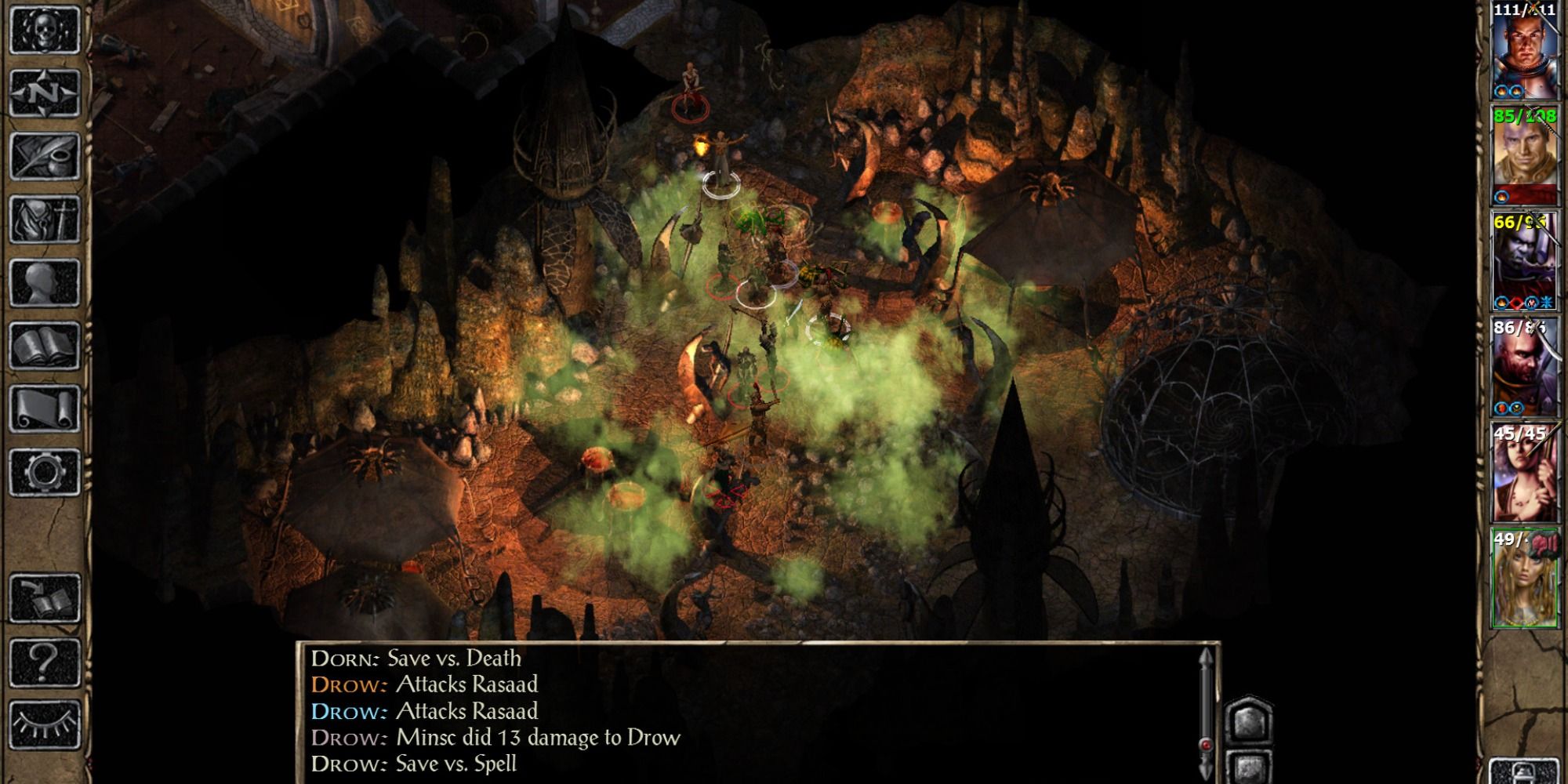
Task: Click the book with arrow button
Action: click(45, 599)
